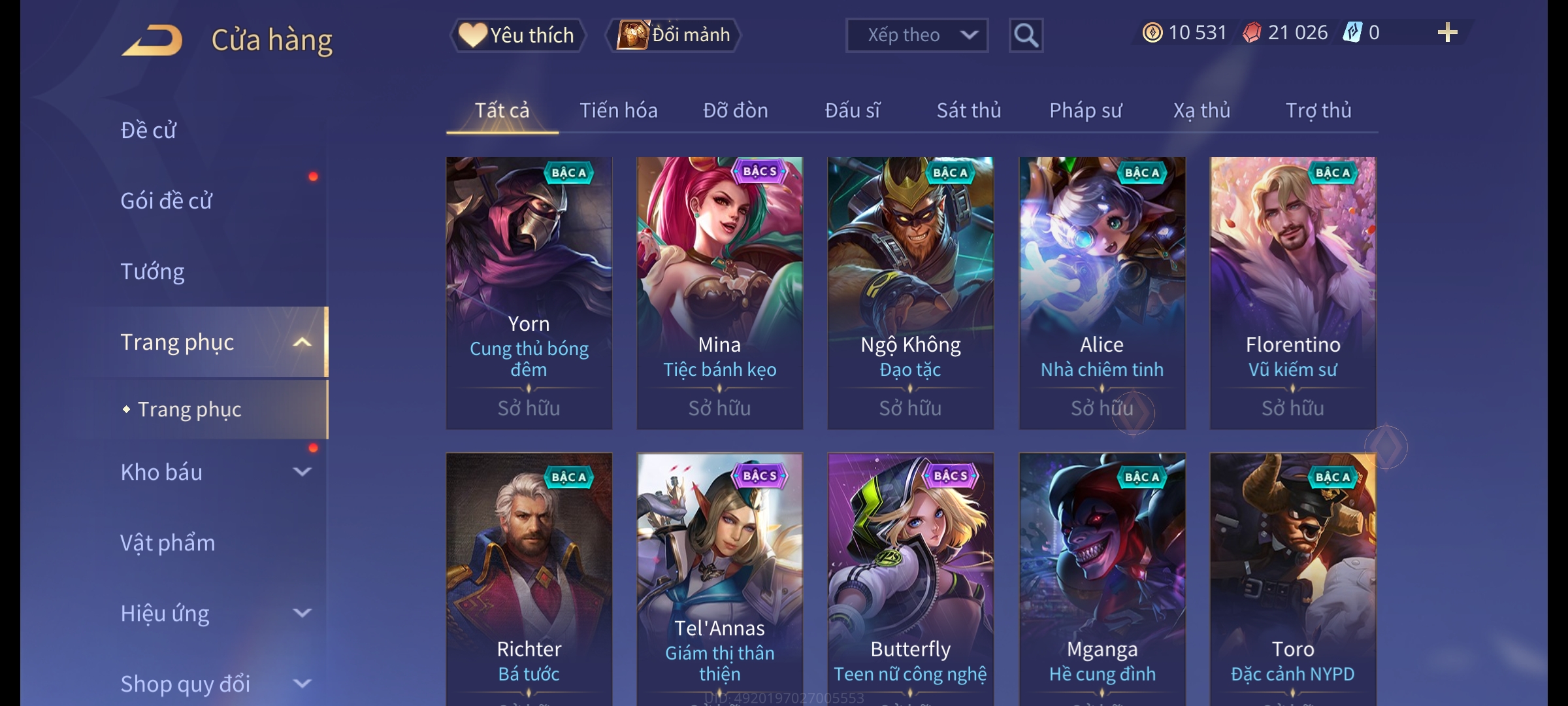Screen dimensions: 1568x706
Task: Open the Gói đề cử section
Action: 167,201
